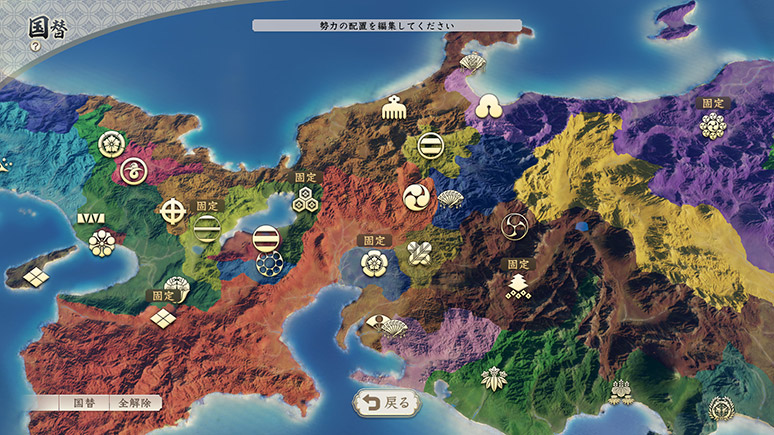The height and width of the screenshot is (435, 774).
Task: Select the zigzag mountain-pattern clan crest
Action: tap(92, 217)
